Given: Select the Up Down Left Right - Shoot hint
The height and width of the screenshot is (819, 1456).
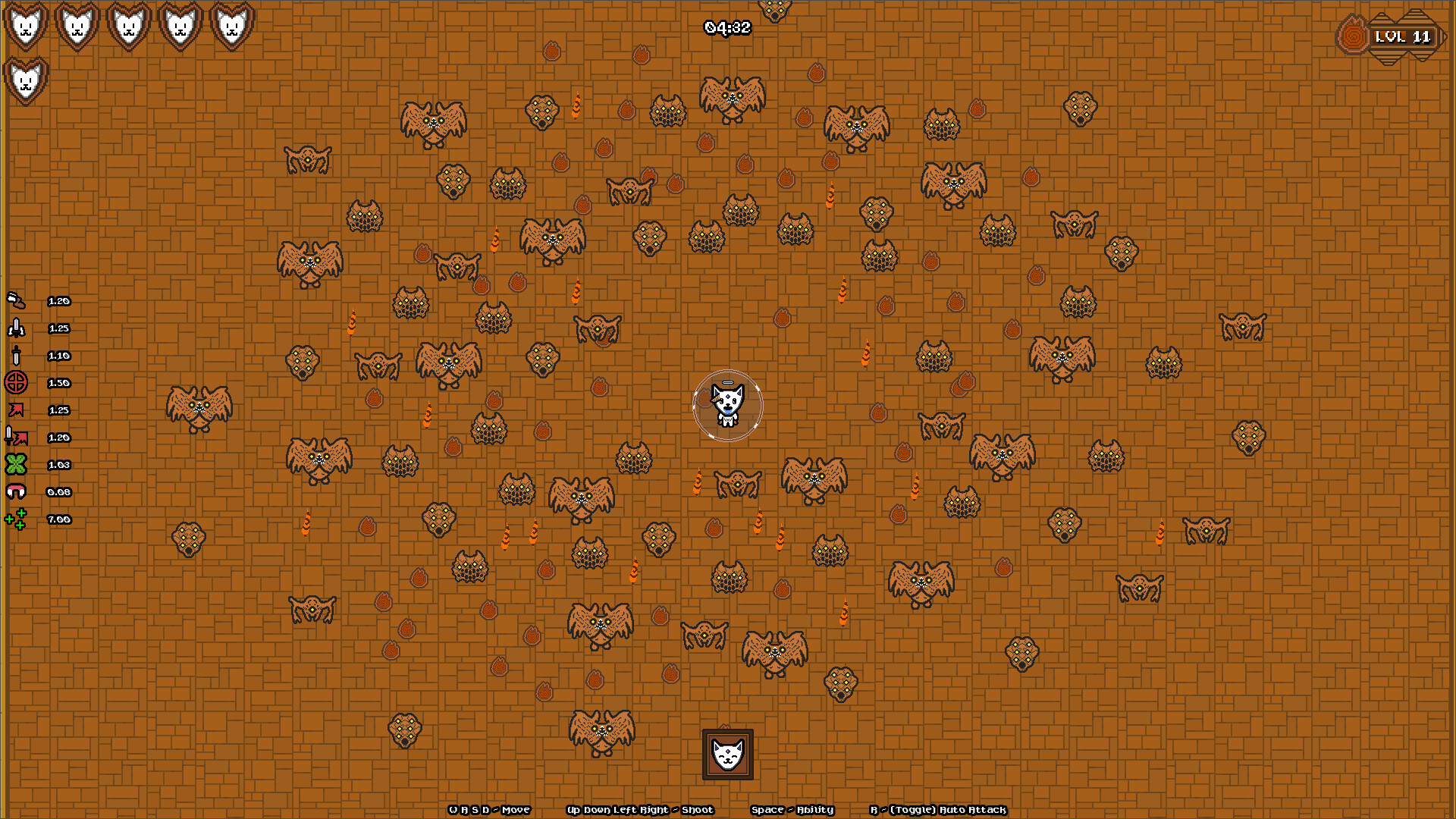Looking at the screenshot, I should click(x=641, y=810).
